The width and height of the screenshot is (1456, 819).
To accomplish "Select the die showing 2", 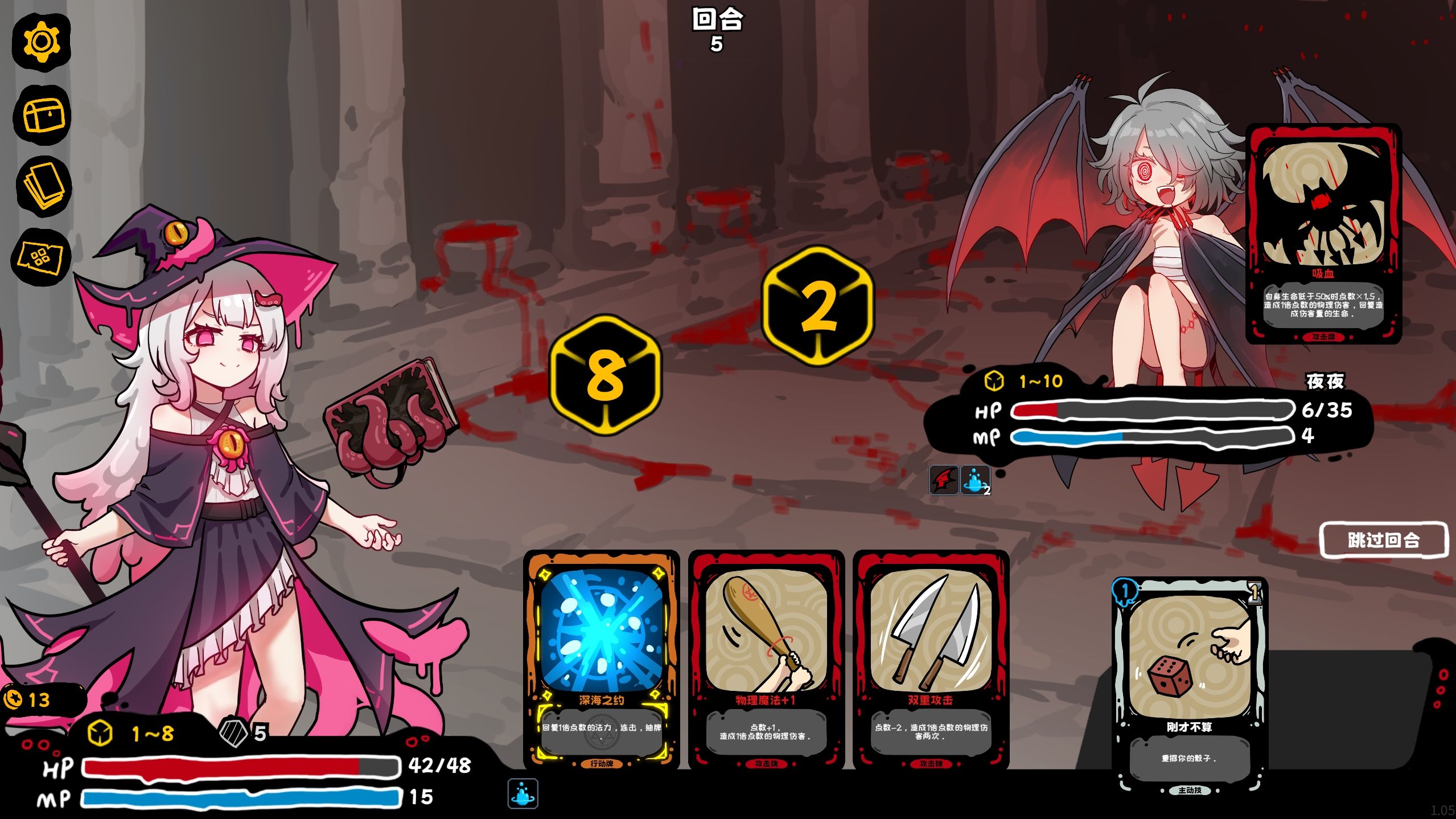I will point(817,307).
